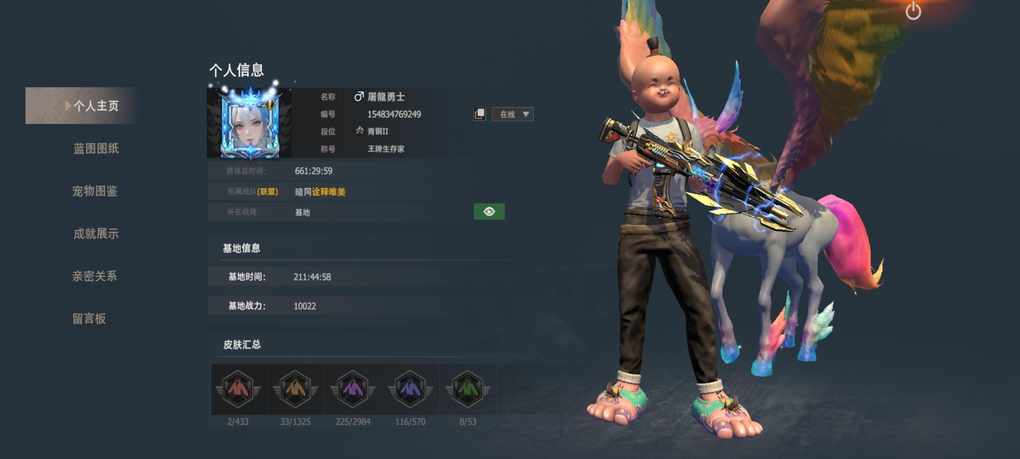Select the green jacket skin badge
The image size is (1020, 459).
[x=466, y=388]
